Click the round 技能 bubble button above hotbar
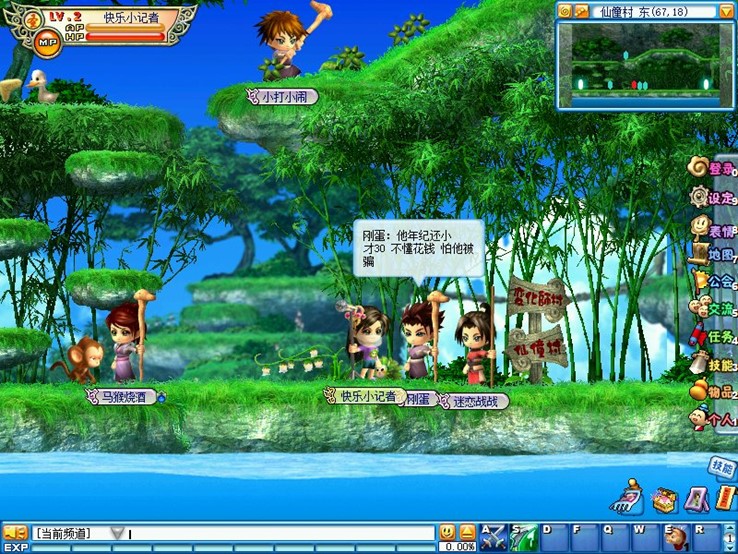 click(x=722, y=466)
